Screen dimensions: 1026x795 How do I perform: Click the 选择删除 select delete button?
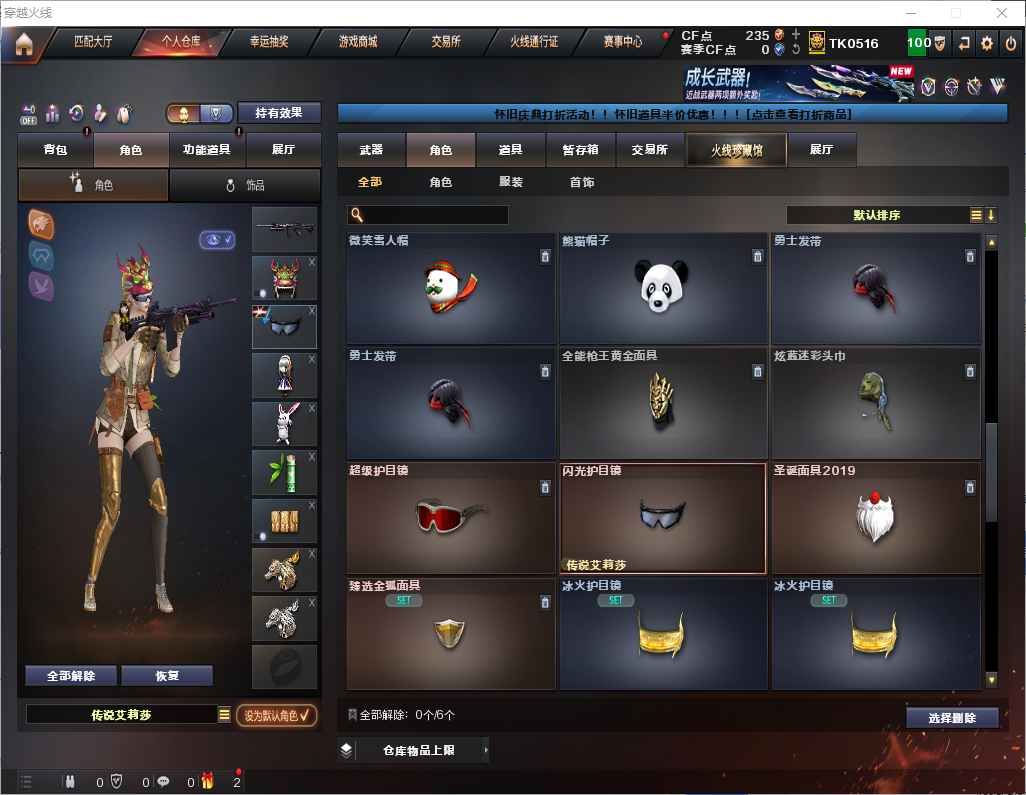coord(952,718)
